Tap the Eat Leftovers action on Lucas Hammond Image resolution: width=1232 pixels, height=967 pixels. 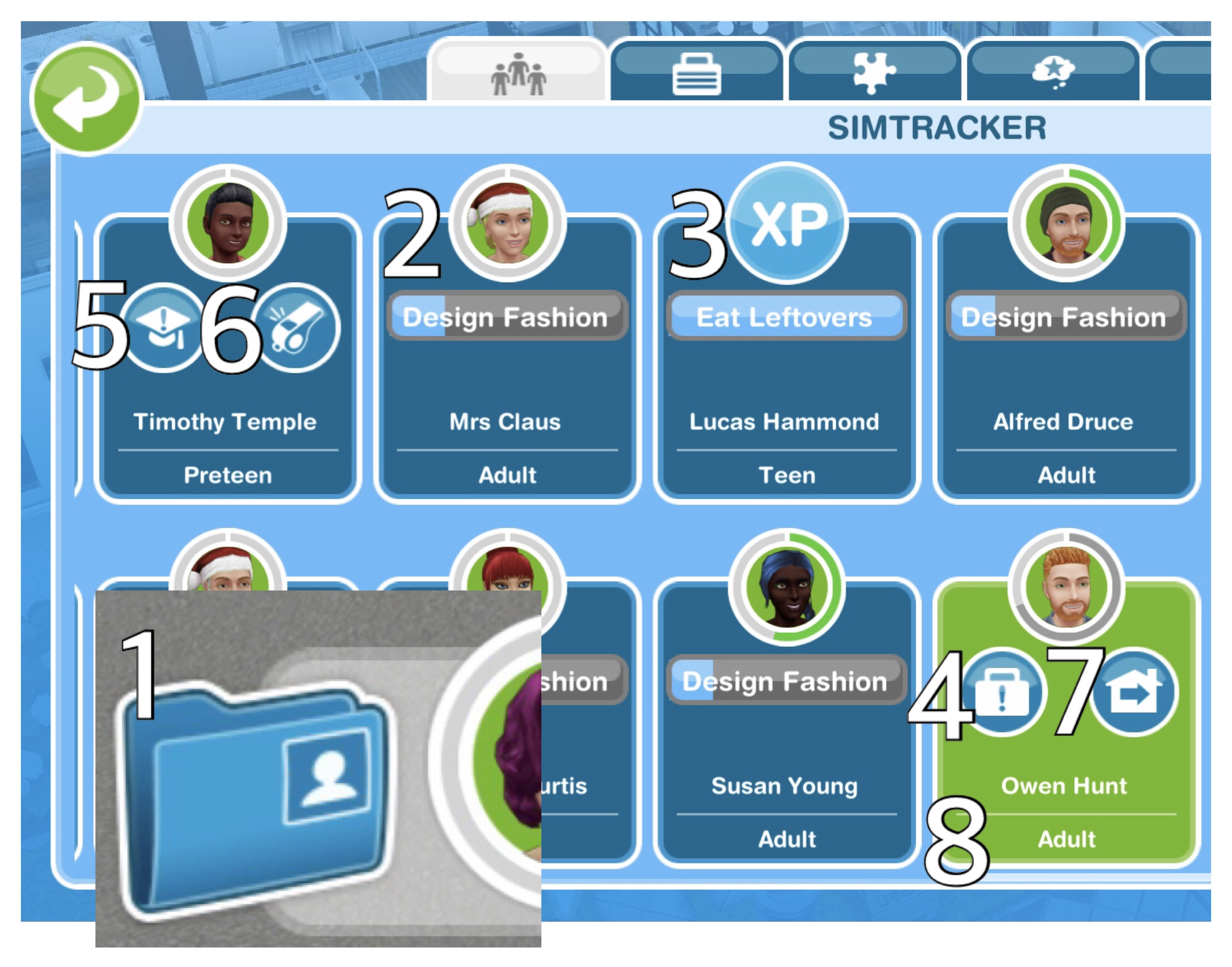[x=786, y=318]
